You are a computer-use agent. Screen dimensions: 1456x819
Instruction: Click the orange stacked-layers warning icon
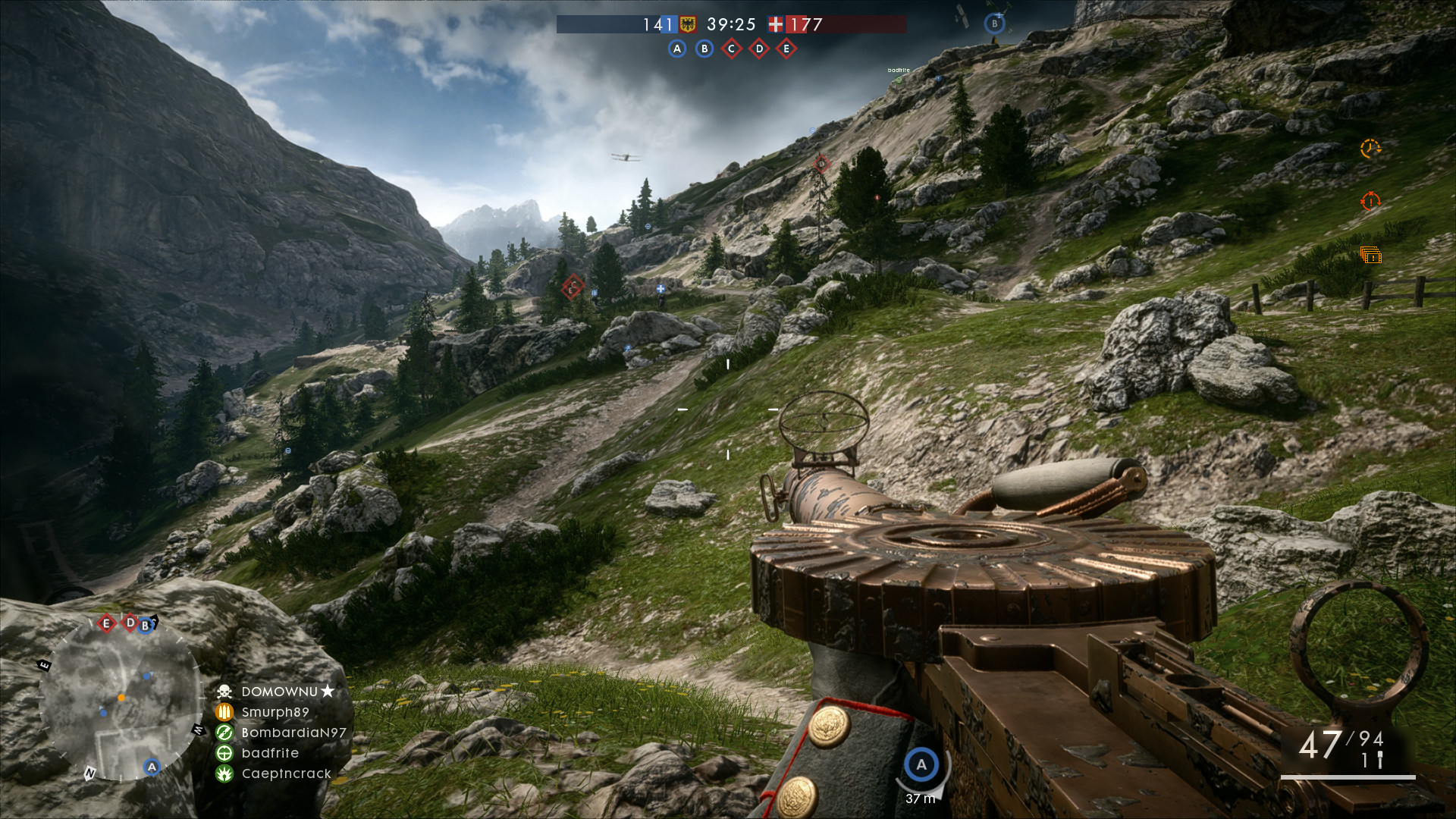point(1370,256)
